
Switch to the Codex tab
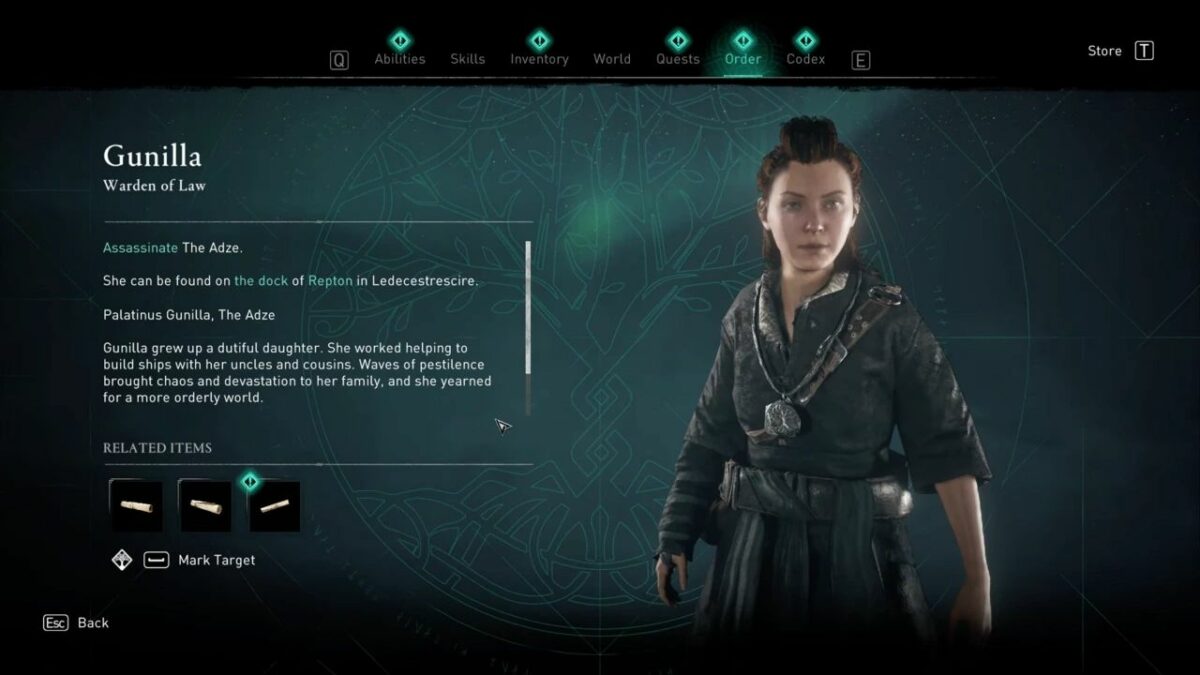point(805,58)
